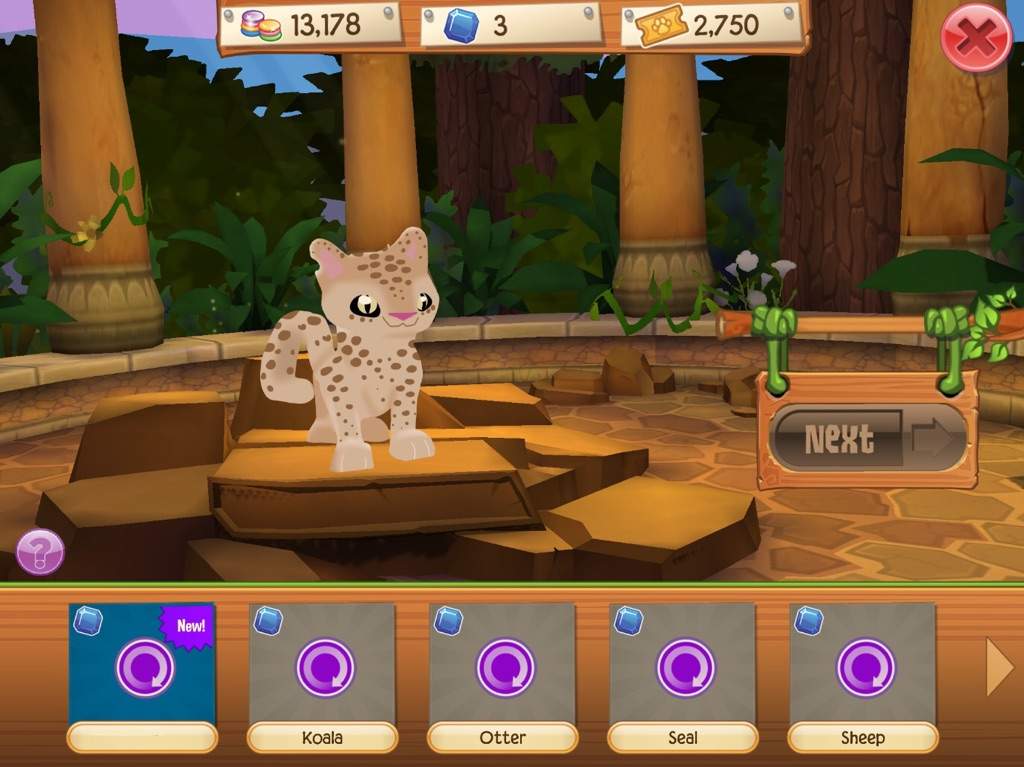Continue with the Next button
The image size is (1024, 767).
pyautogui.click(x=868, y=438)
